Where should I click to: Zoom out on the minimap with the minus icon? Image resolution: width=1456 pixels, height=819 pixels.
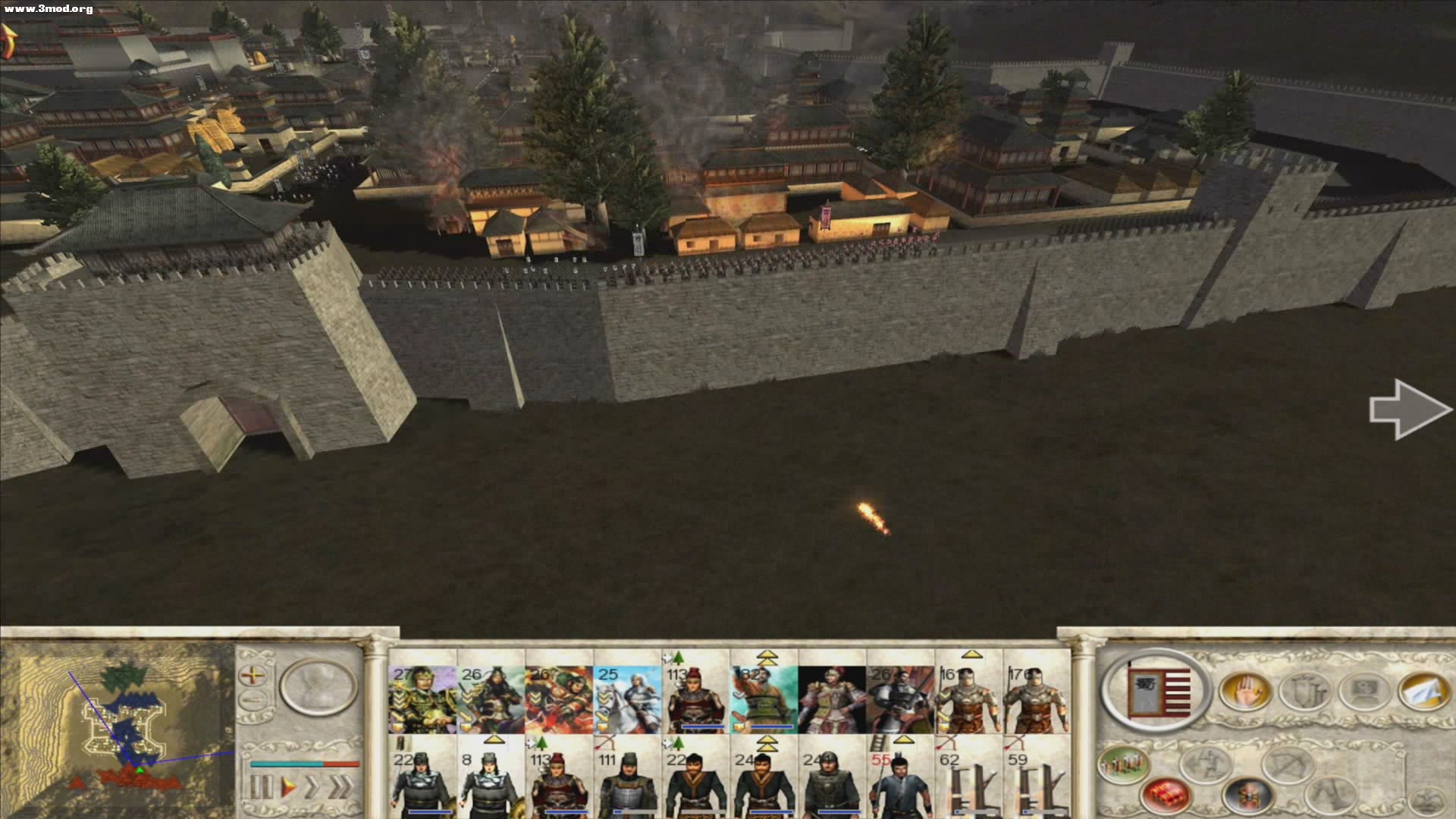pos(253,698)
